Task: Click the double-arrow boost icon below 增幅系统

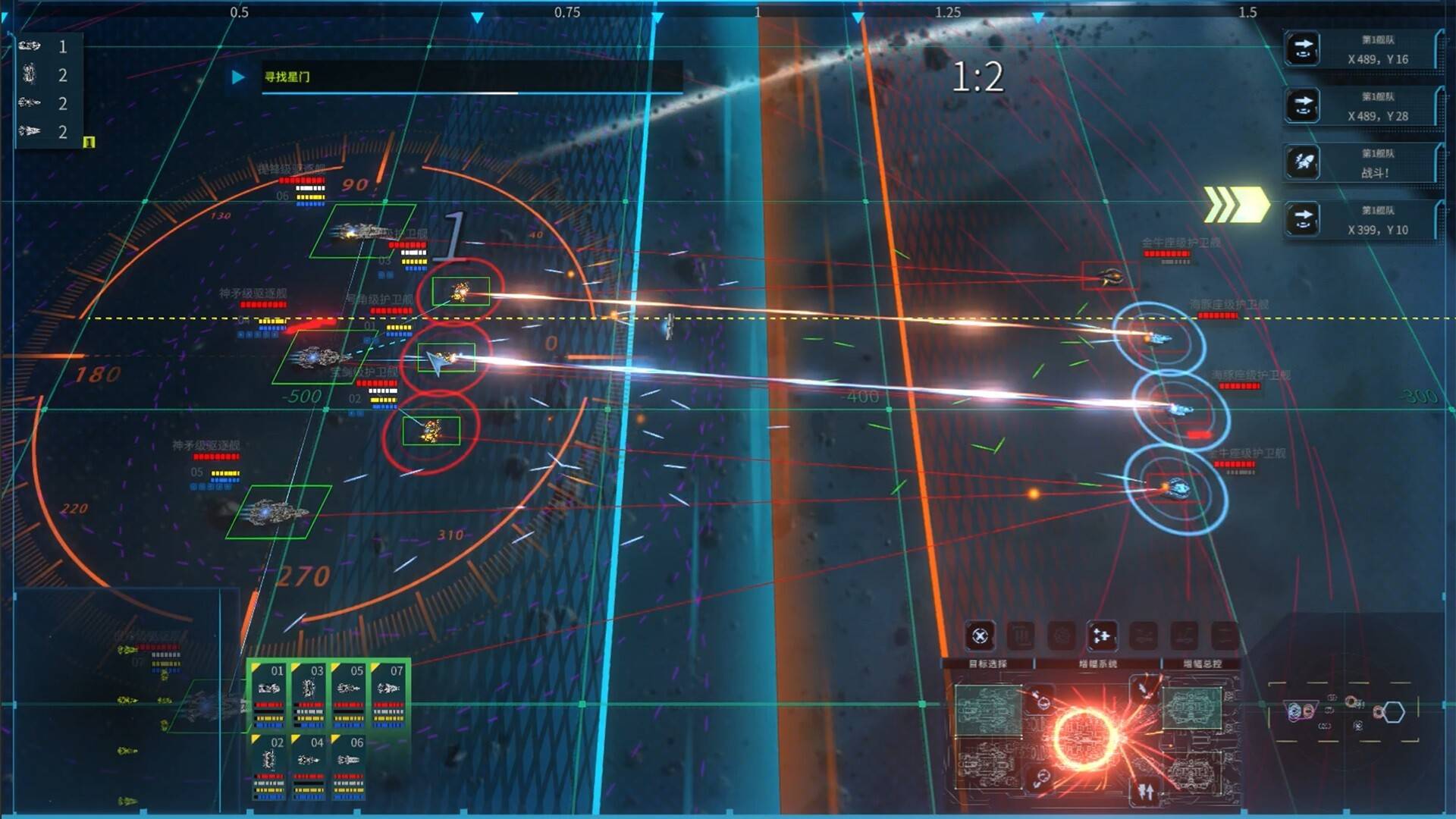Action: (x=1145, y=792)
